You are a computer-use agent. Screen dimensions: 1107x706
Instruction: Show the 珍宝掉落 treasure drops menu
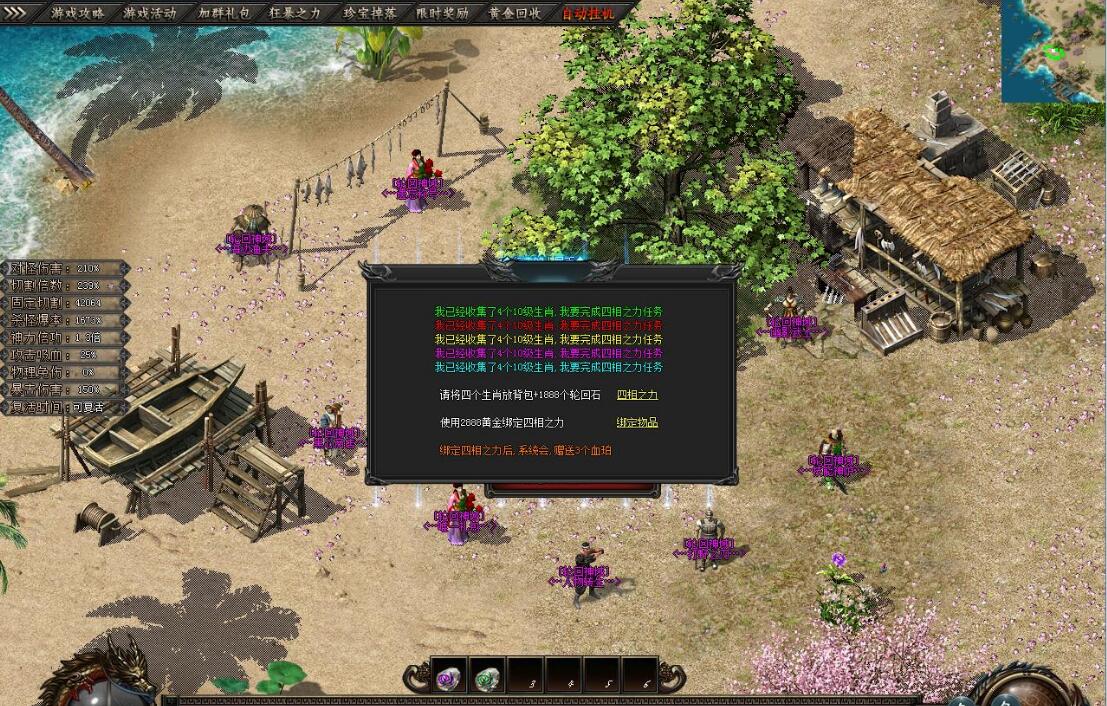[369, 13]
